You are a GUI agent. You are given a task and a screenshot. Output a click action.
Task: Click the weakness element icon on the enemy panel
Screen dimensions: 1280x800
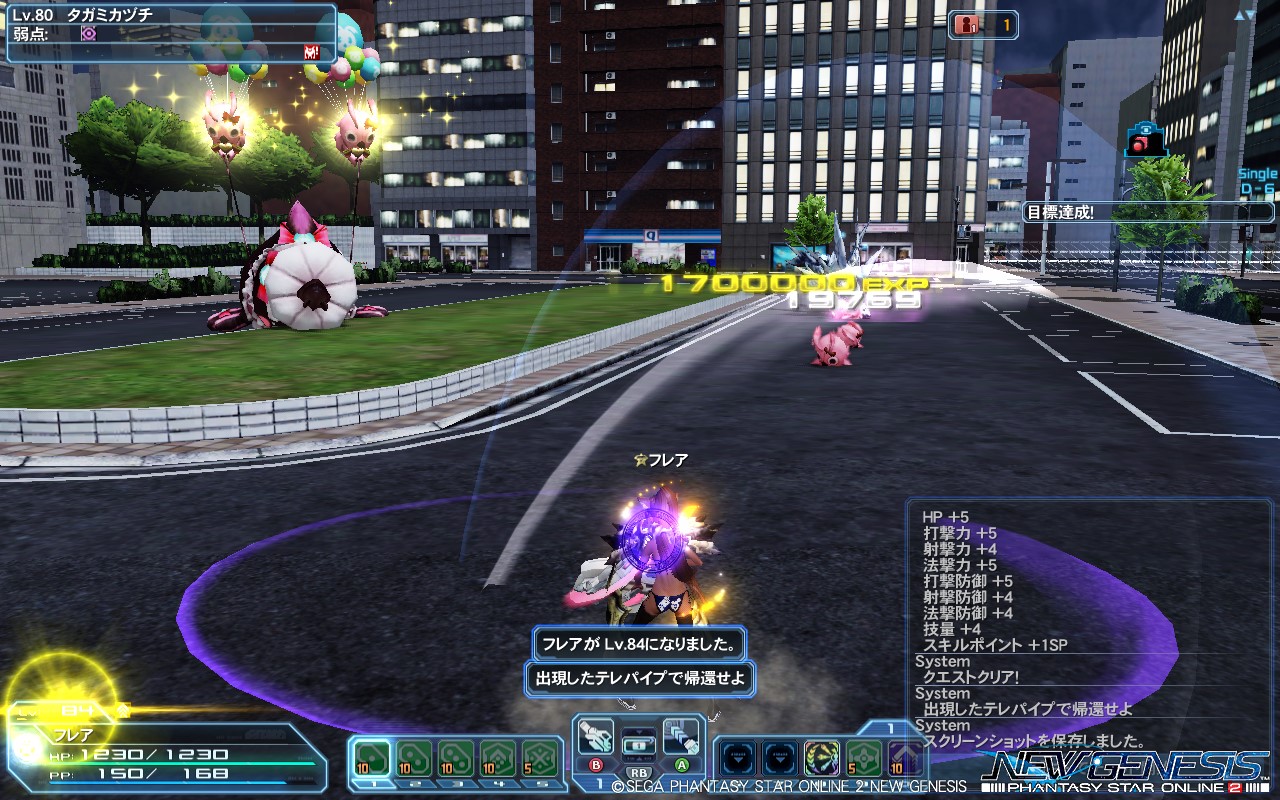tap(89, 34)
